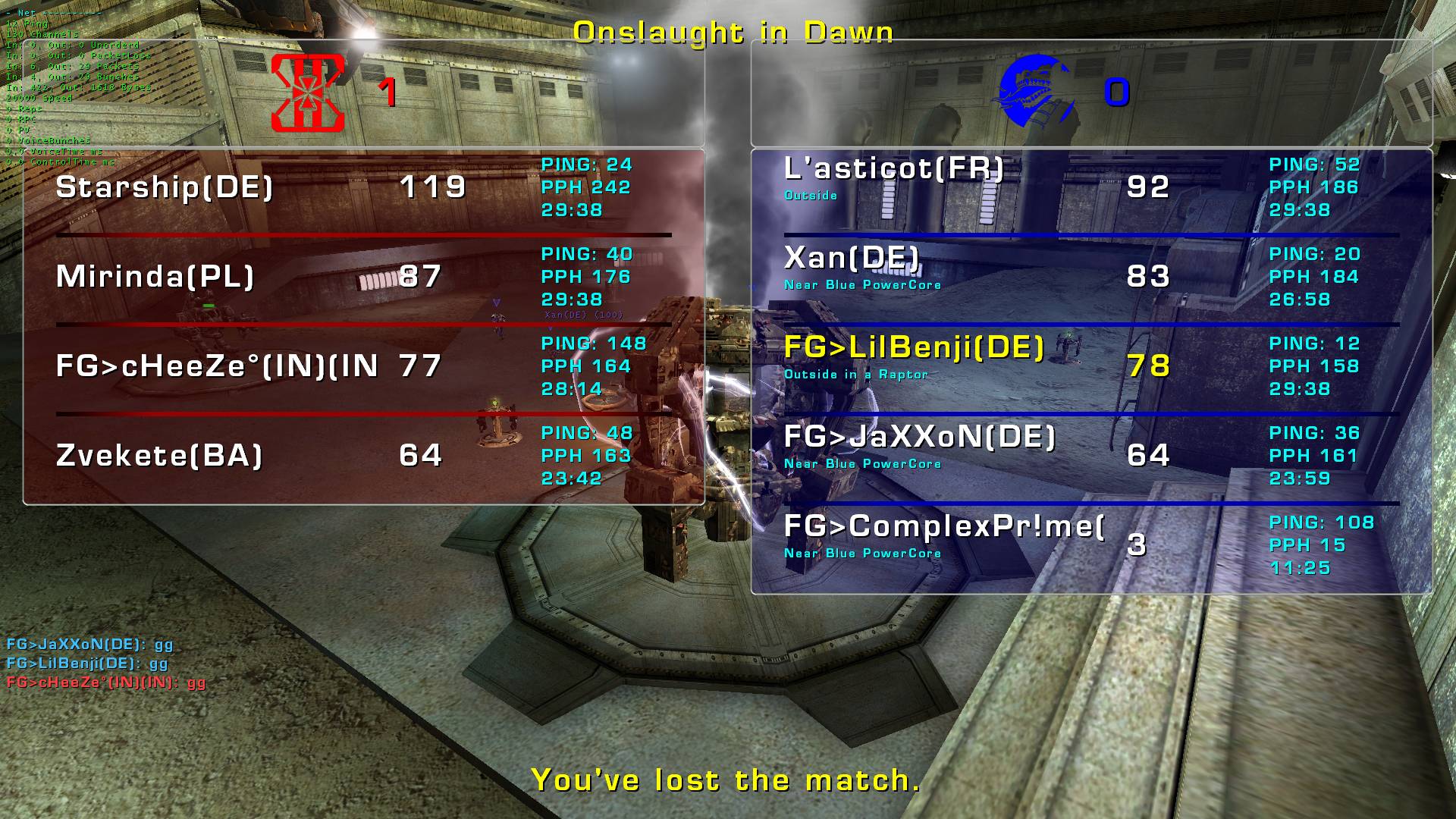This screenshot has height=819, width=1456.
Task: Click the red team emblem
Action: (308, 93)
